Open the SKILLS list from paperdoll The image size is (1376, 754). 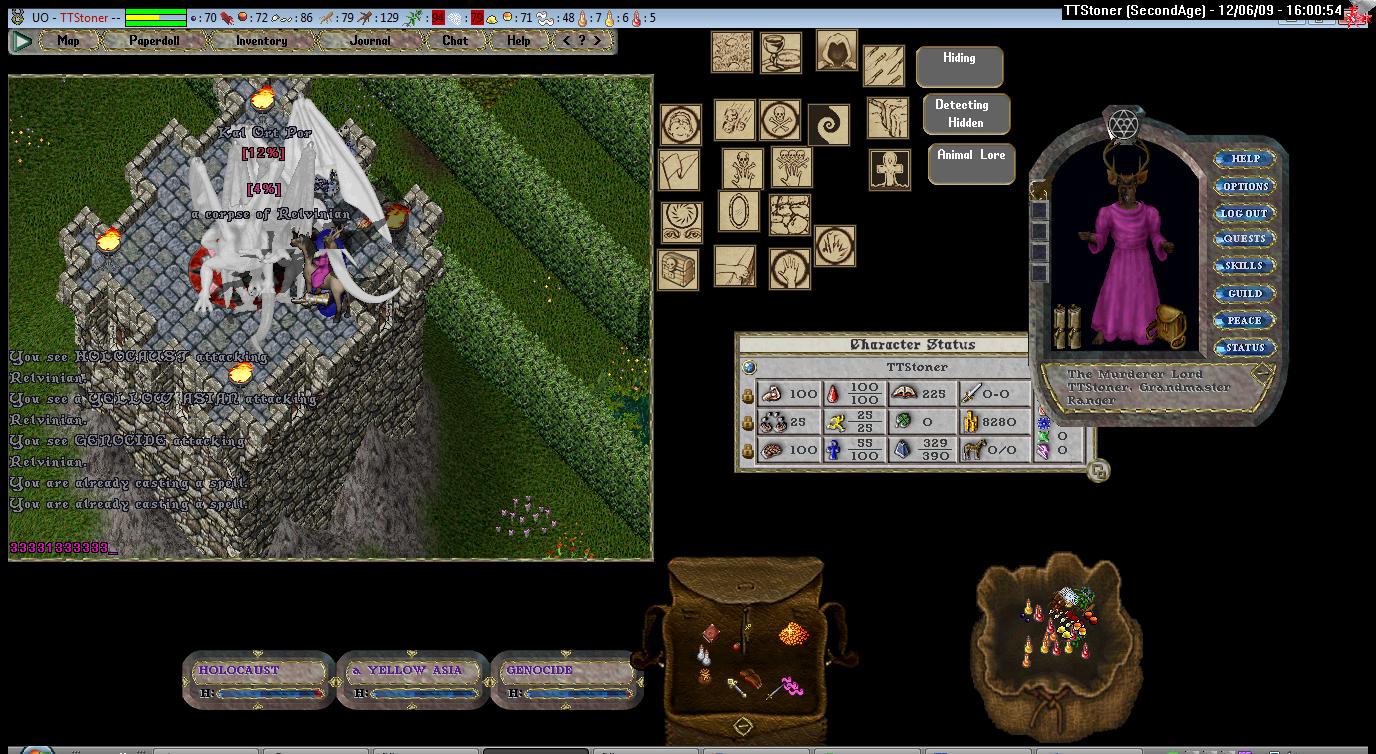[x=1244, y=266]
